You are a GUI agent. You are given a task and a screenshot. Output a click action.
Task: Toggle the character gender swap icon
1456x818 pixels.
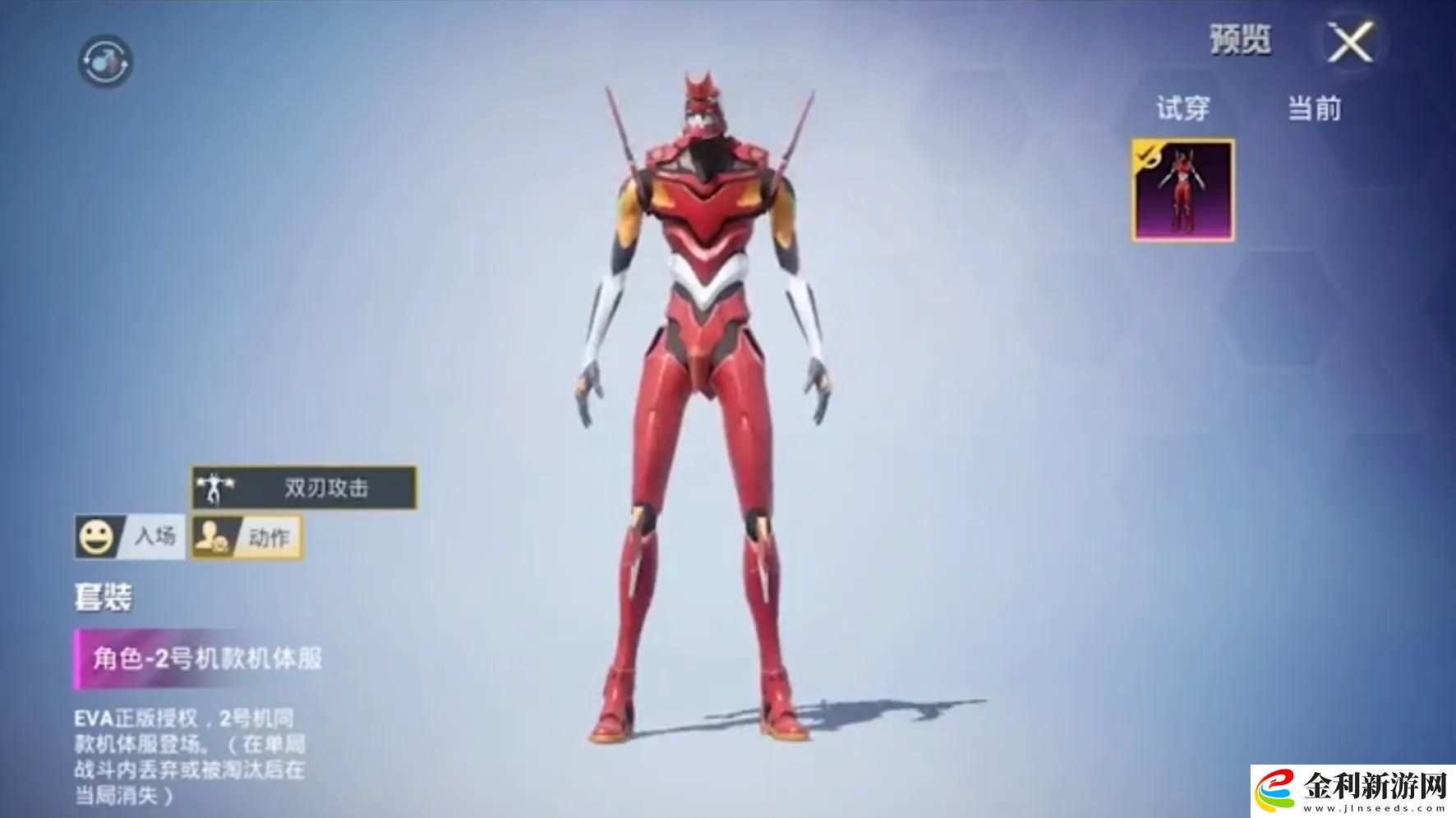click(105, 61)
